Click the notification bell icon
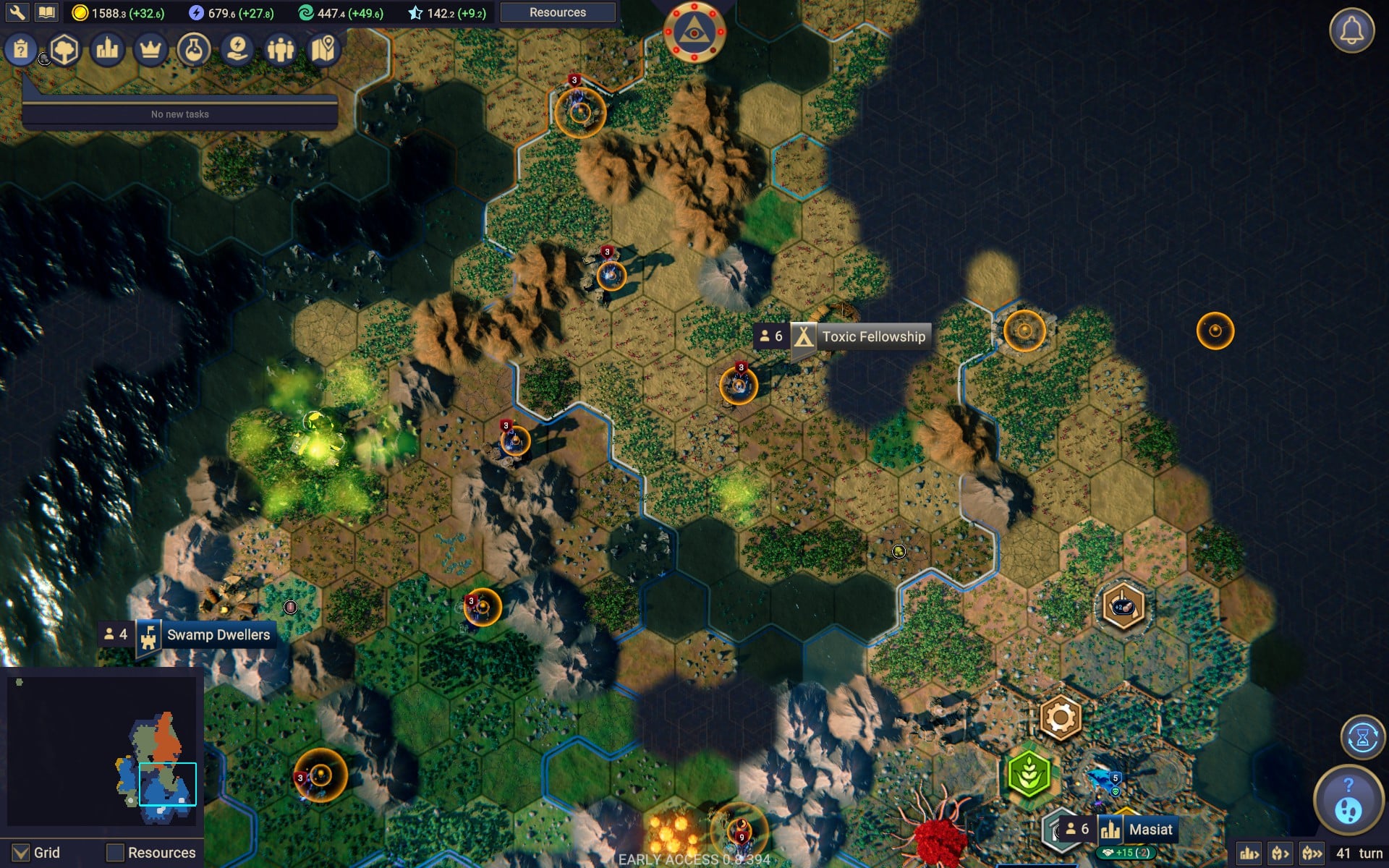Screen dimensions: 1389x868 click(1351, 30)
